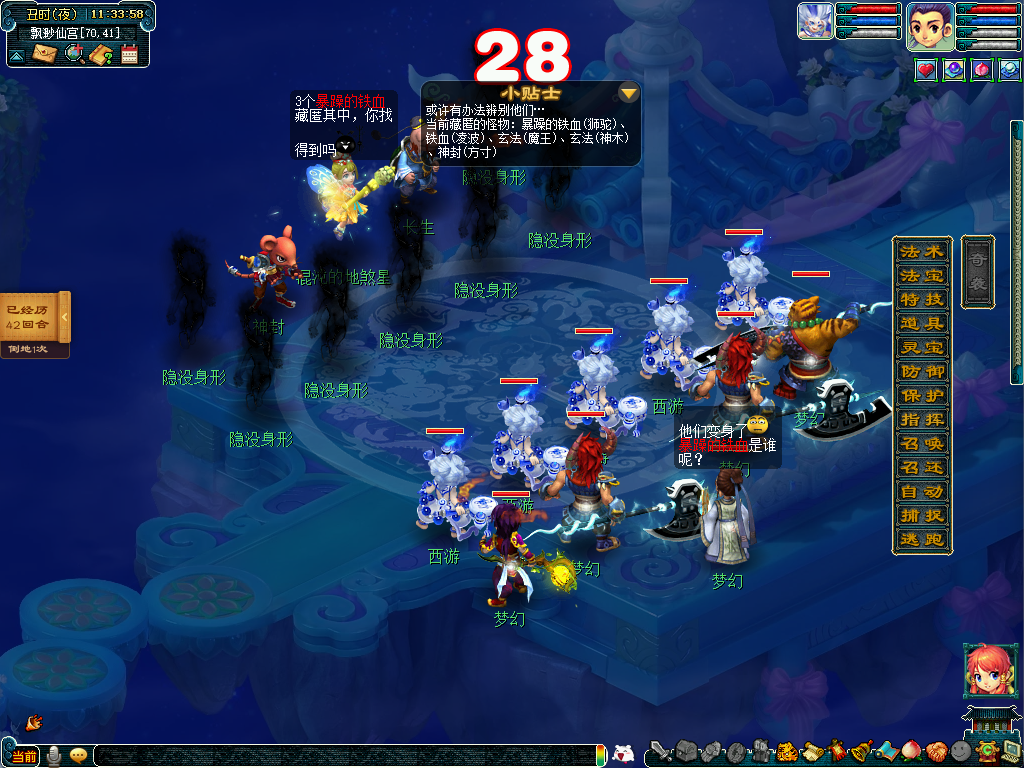Collapse the 小贴士 tips panel arrow
Viewport: 1024px width, 768px height.
[x=628, y=94]
